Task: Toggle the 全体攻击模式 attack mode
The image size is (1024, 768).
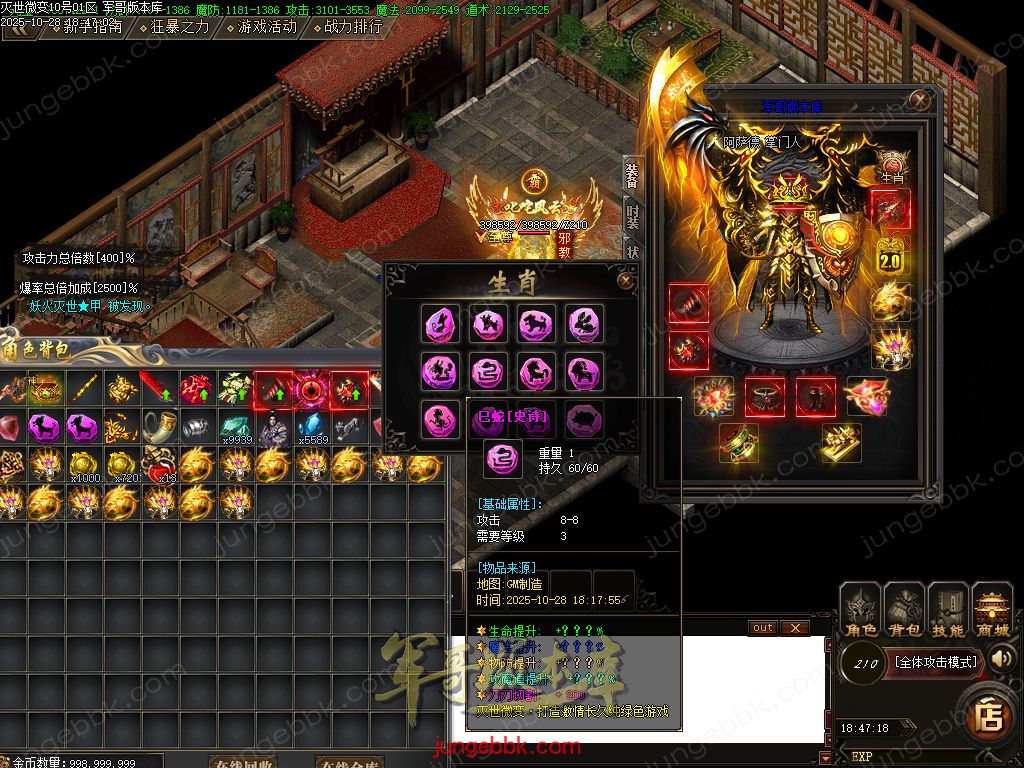Action: (935, 661)
